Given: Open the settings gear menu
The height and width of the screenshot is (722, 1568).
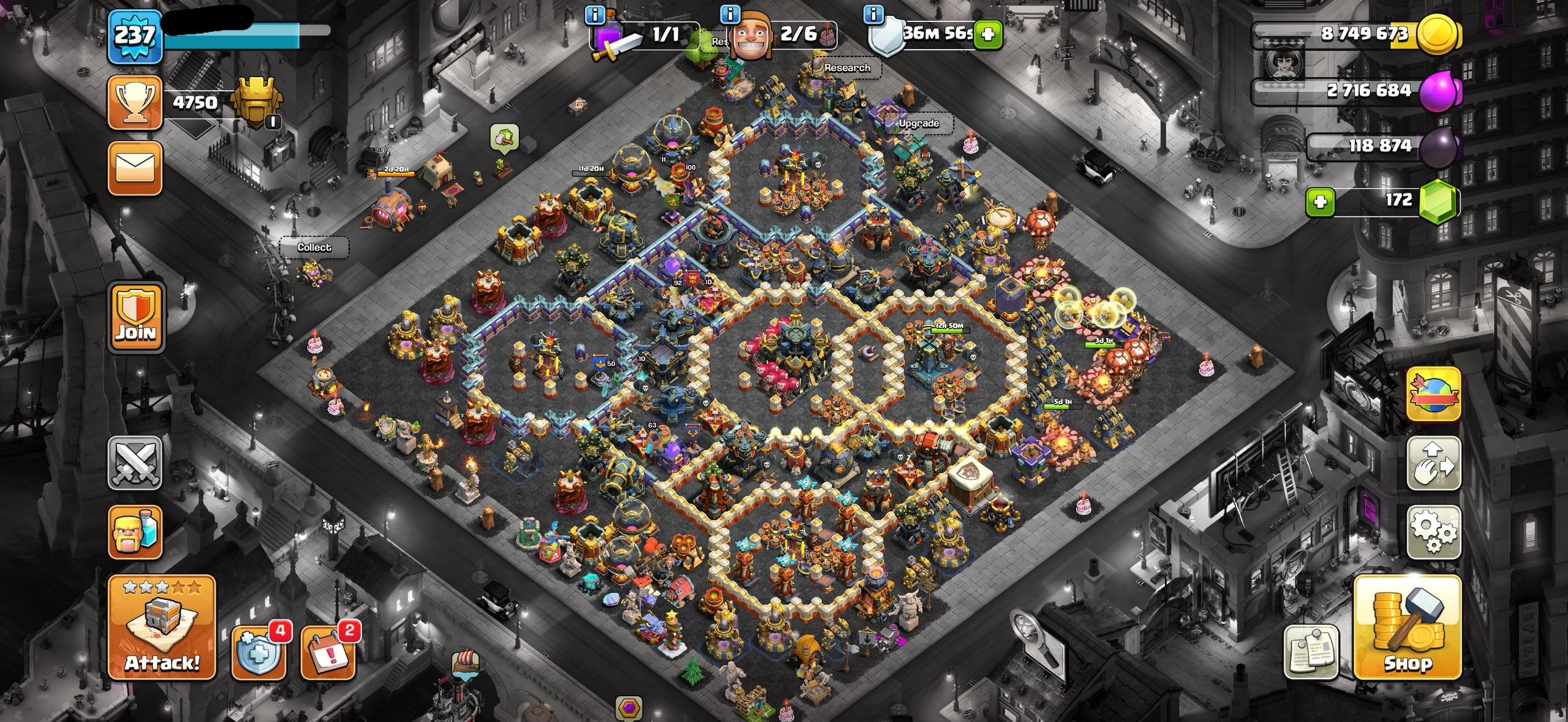Looking at the screenshot, I should point(1433,532).
